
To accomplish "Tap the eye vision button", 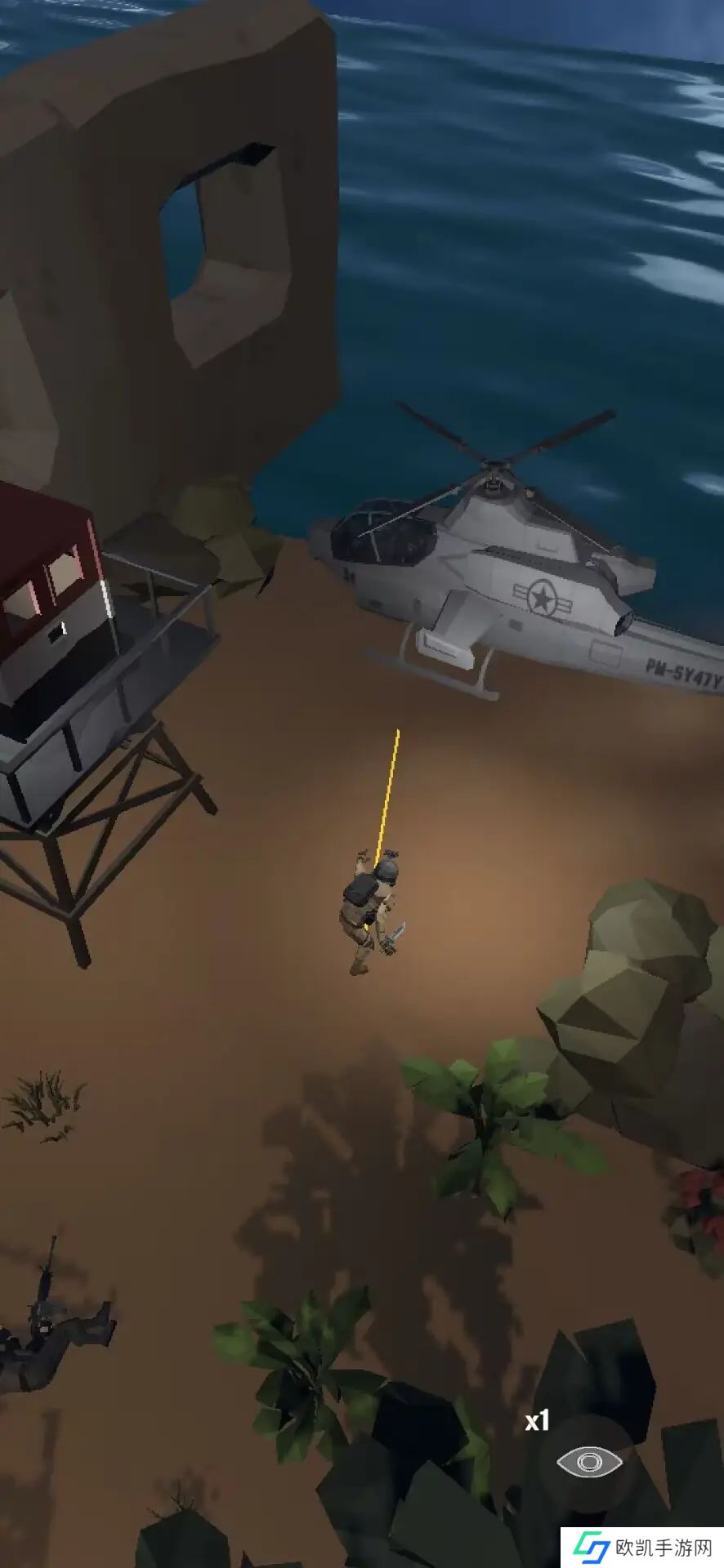I will pyautogui.click(x=588, y=1462).
